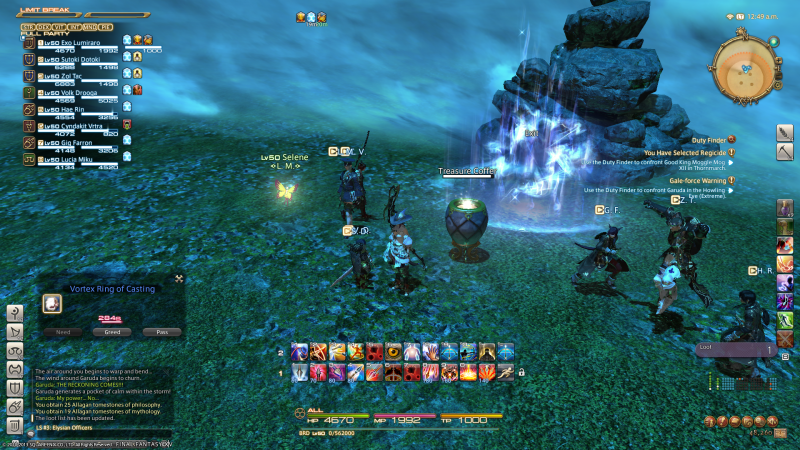
Task: Open the question mark help menu icon
Action: (x=16, y=313)
